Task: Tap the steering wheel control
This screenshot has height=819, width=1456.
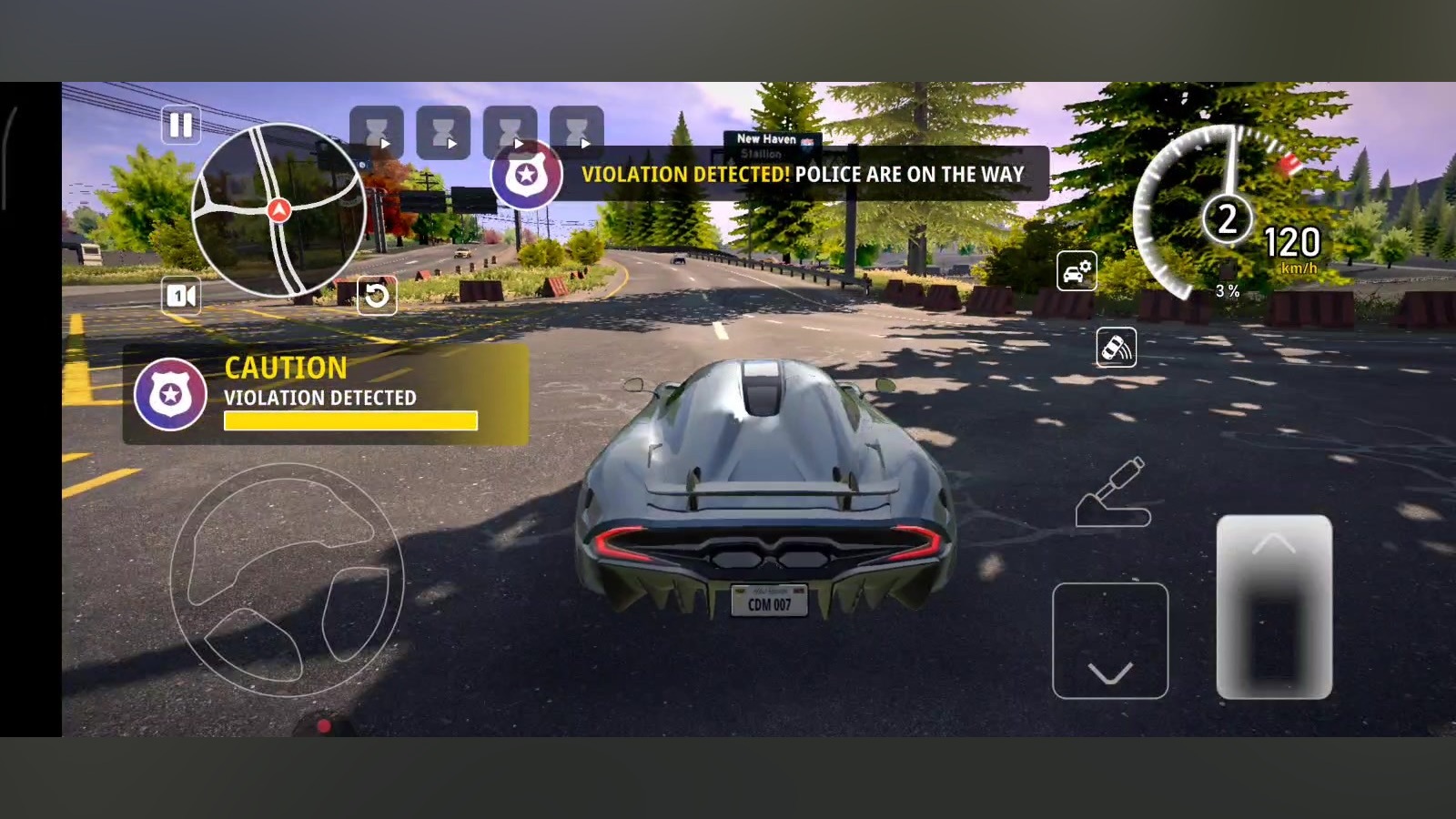Action: (287, 581)
